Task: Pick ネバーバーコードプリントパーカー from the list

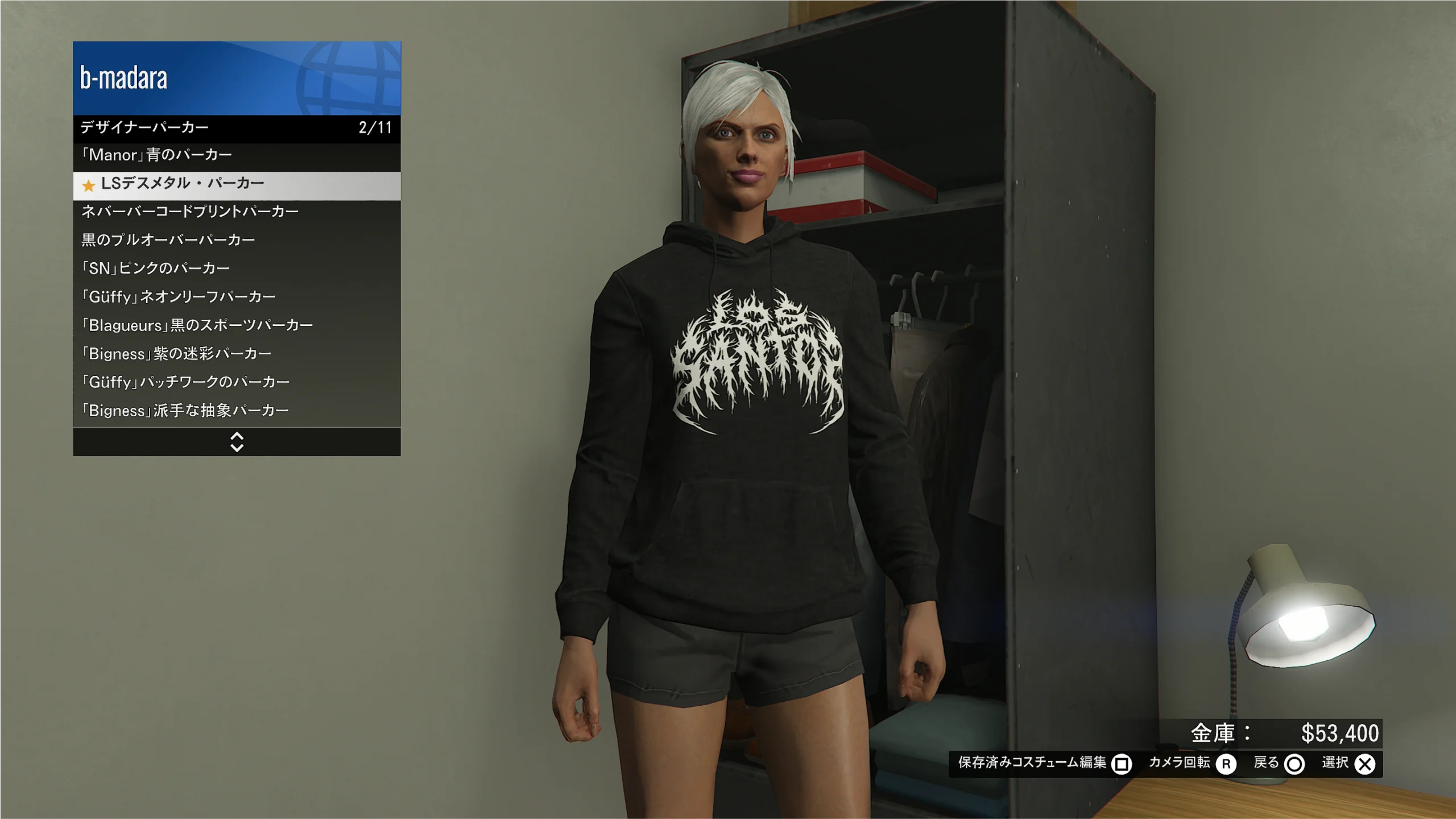Action: coord(237,212)
